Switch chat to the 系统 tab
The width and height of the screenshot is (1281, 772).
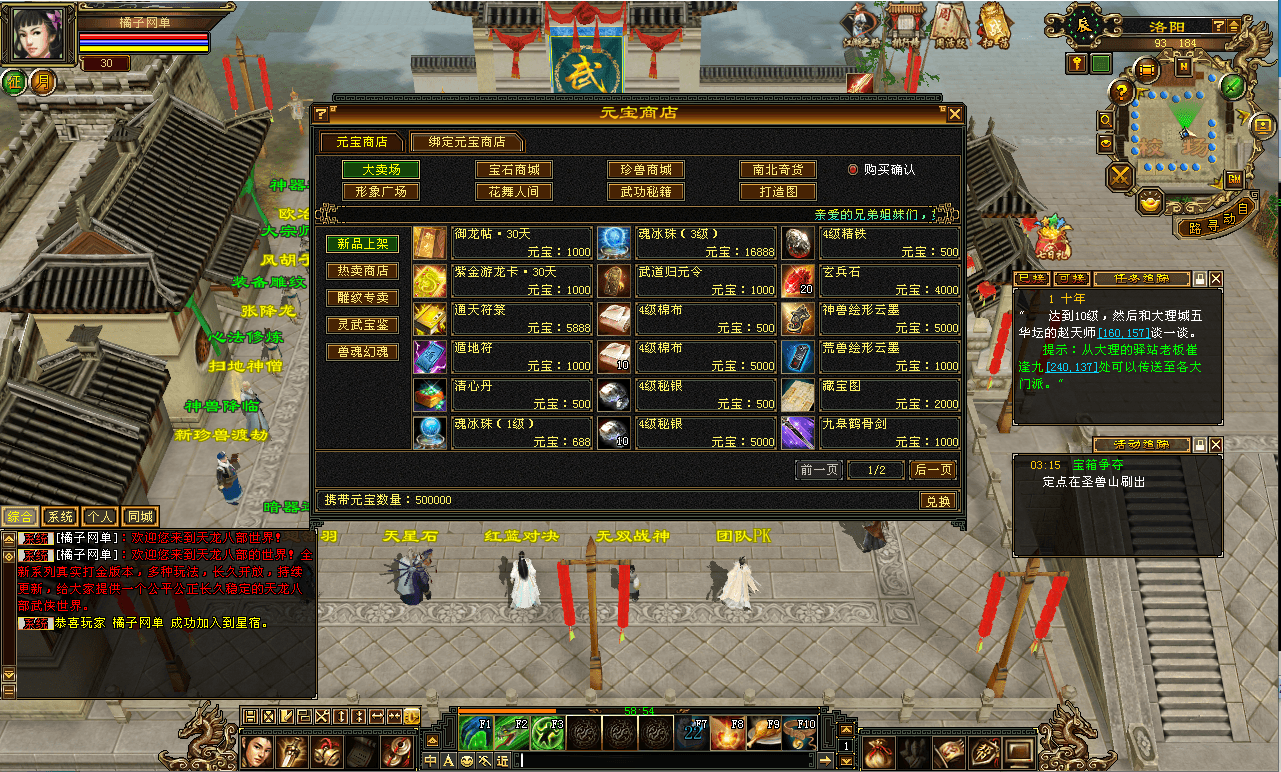point(60,517)
